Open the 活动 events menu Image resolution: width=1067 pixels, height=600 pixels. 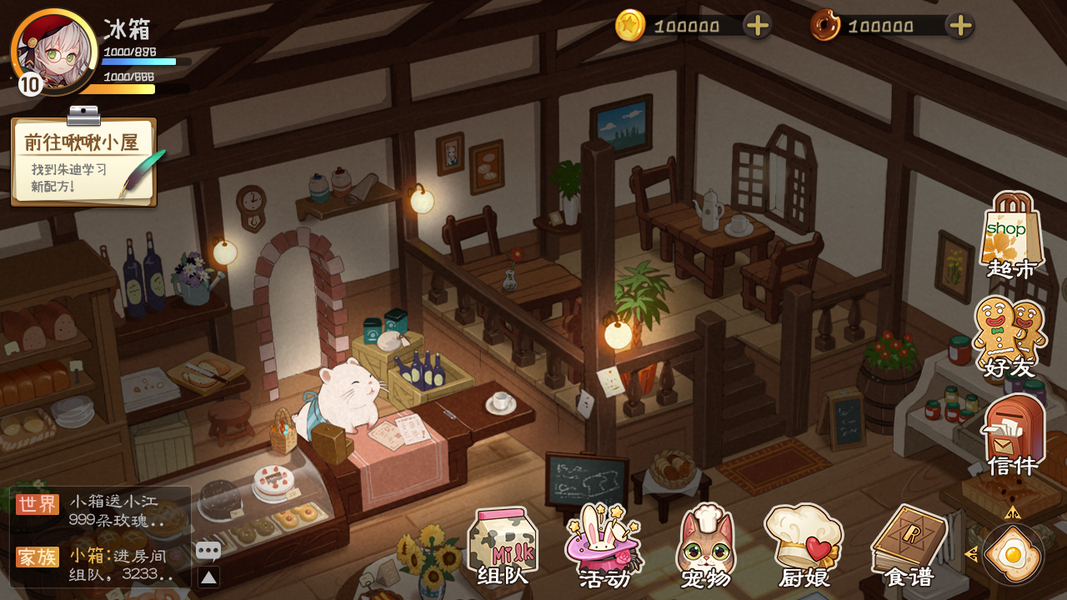coord(604,546)
